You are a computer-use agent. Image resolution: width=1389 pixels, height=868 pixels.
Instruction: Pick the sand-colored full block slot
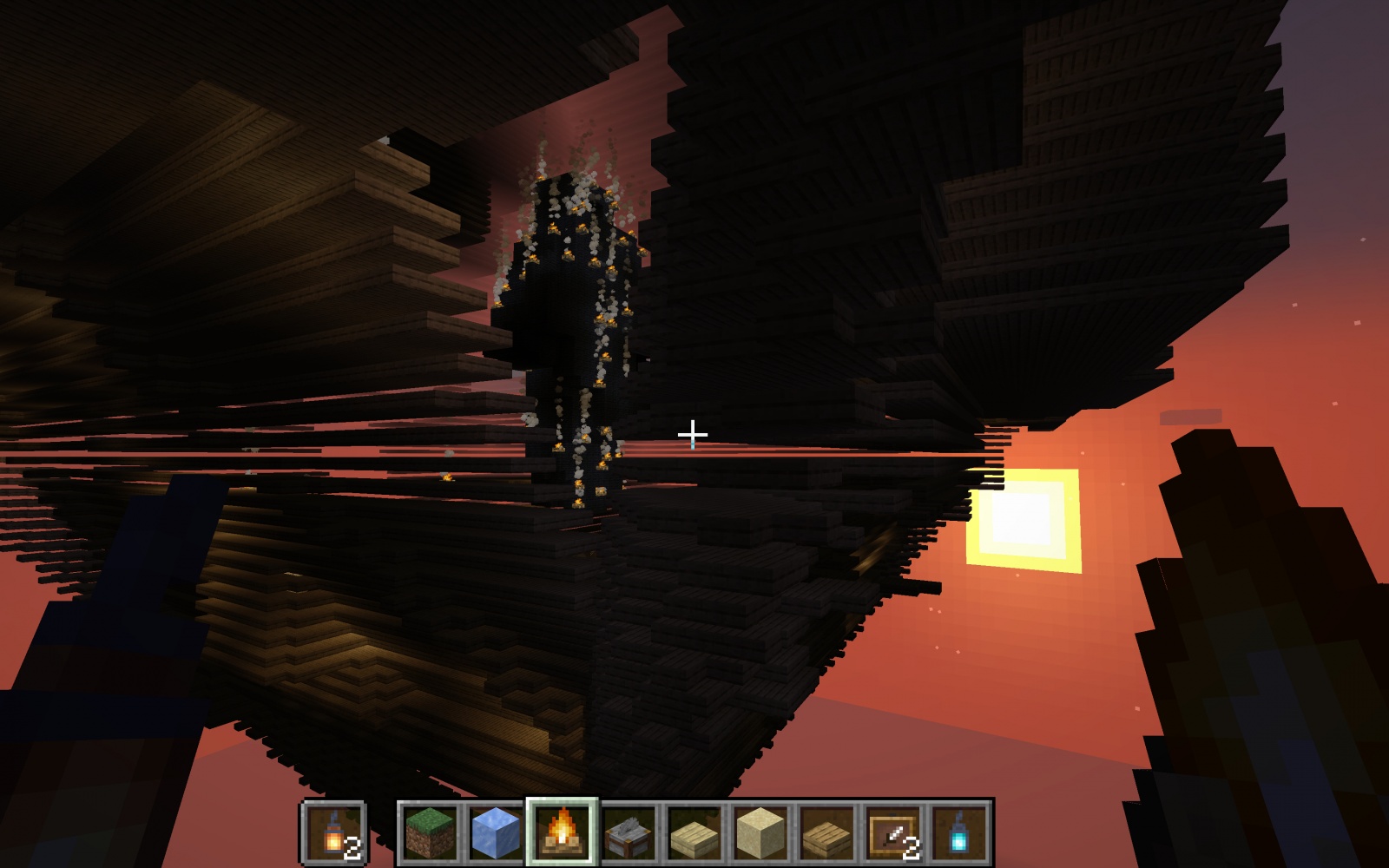760,832
